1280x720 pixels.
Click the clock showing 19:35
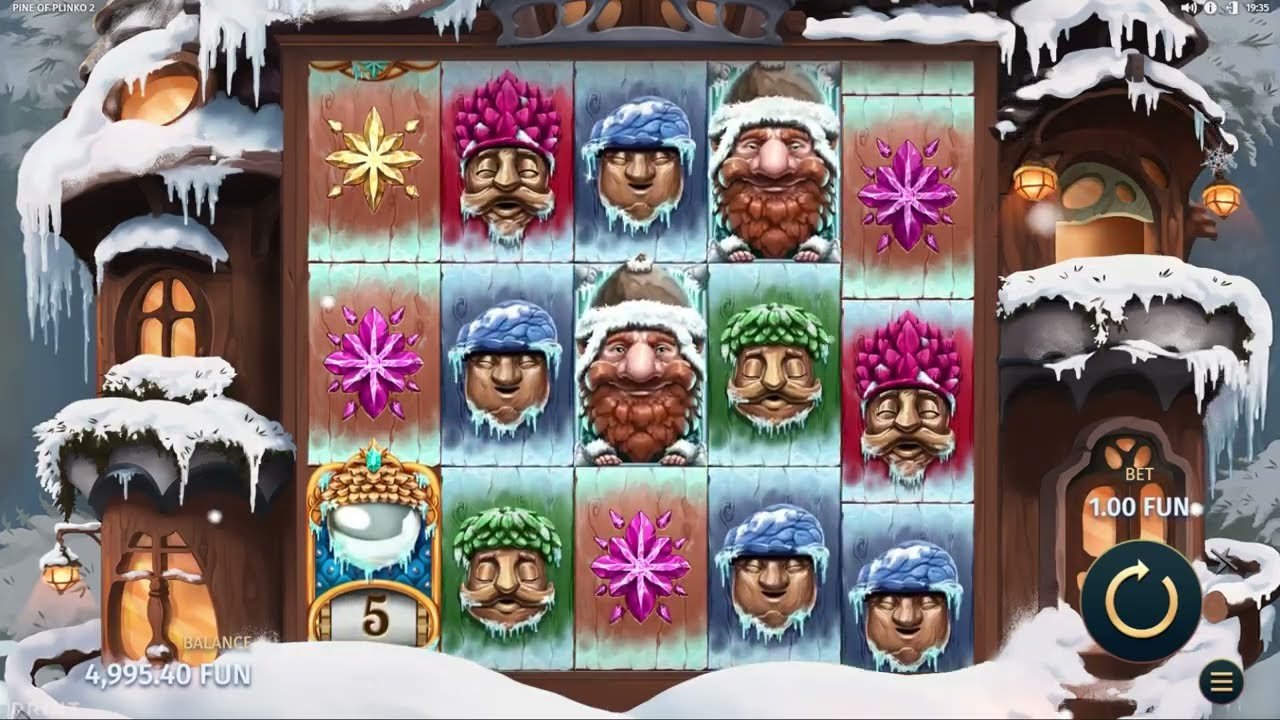[x=1257, y=7]
